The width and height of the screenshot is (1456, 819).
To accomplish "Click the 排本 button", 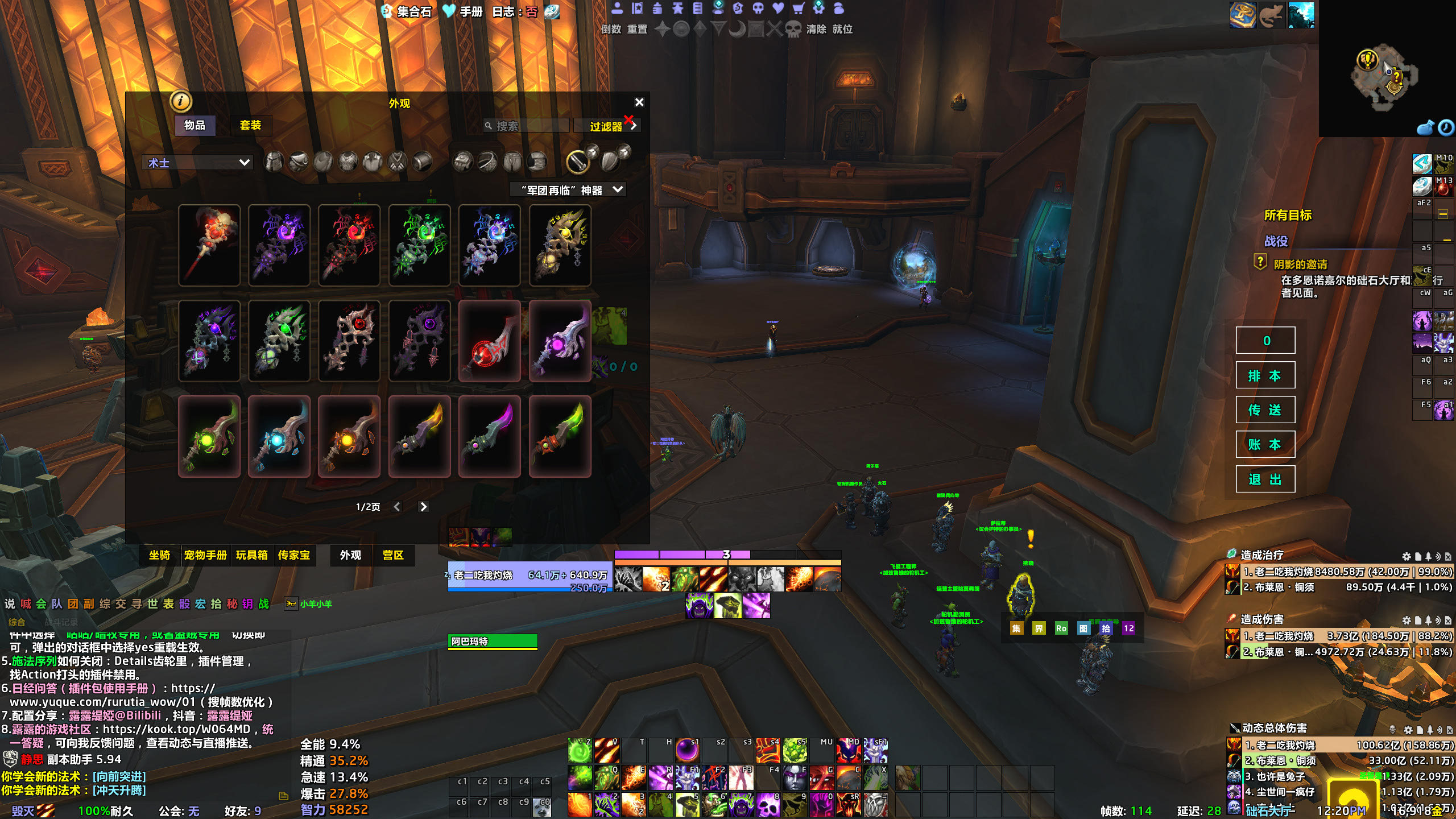I will coord(1265,375).
